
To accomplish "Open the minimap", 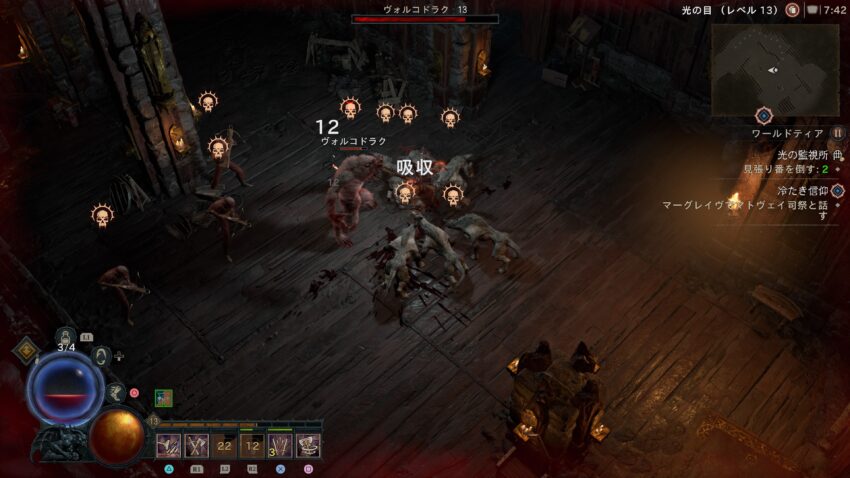I will [775, 69].
